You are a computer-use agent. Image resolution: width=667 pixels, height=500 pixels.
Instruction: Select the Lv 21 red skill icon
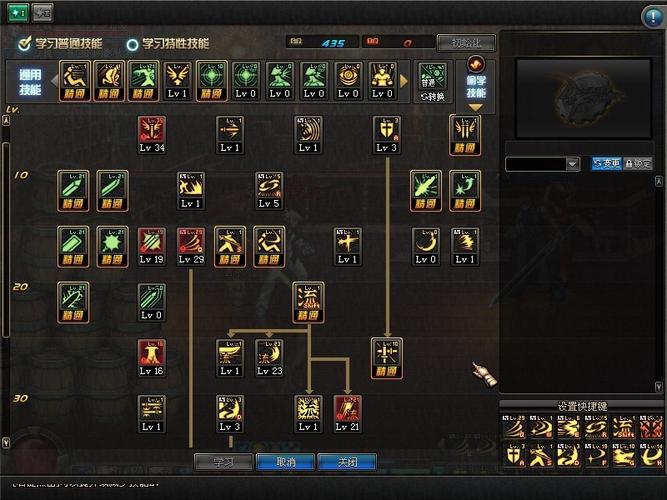click(347, 410)
